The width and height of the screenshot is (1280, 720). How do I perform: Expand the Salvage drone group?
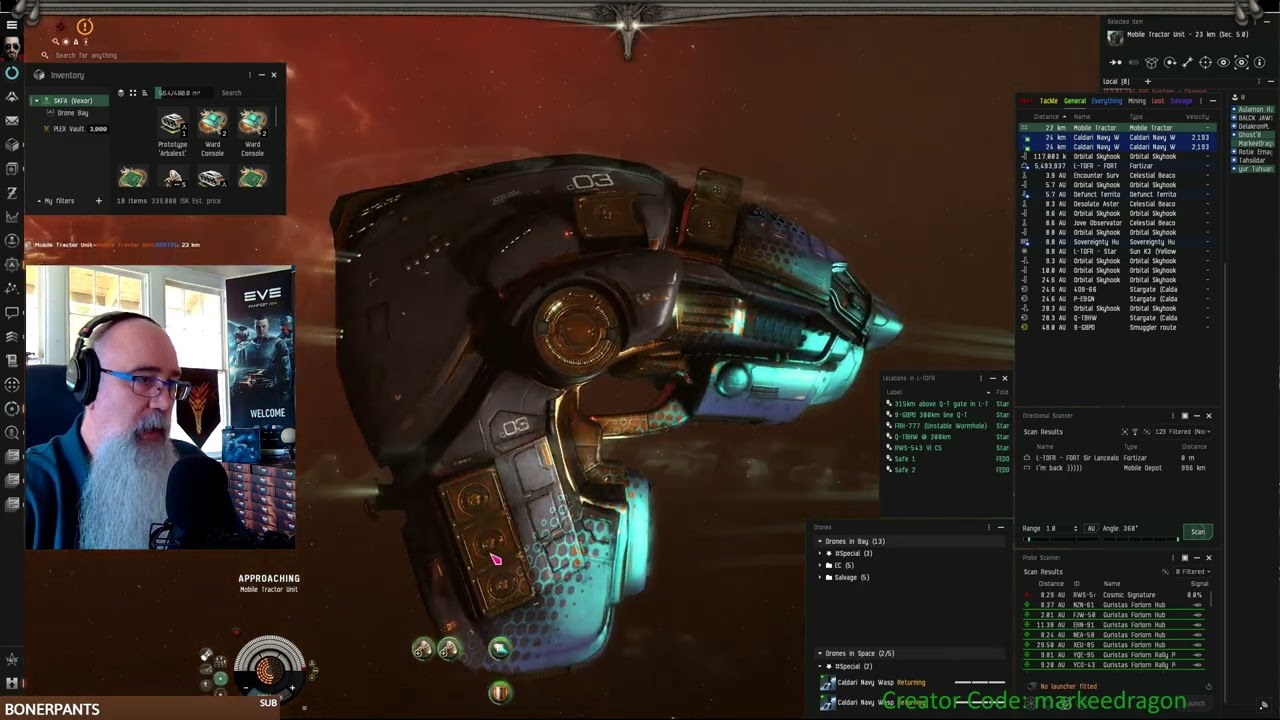pos(820,577)
